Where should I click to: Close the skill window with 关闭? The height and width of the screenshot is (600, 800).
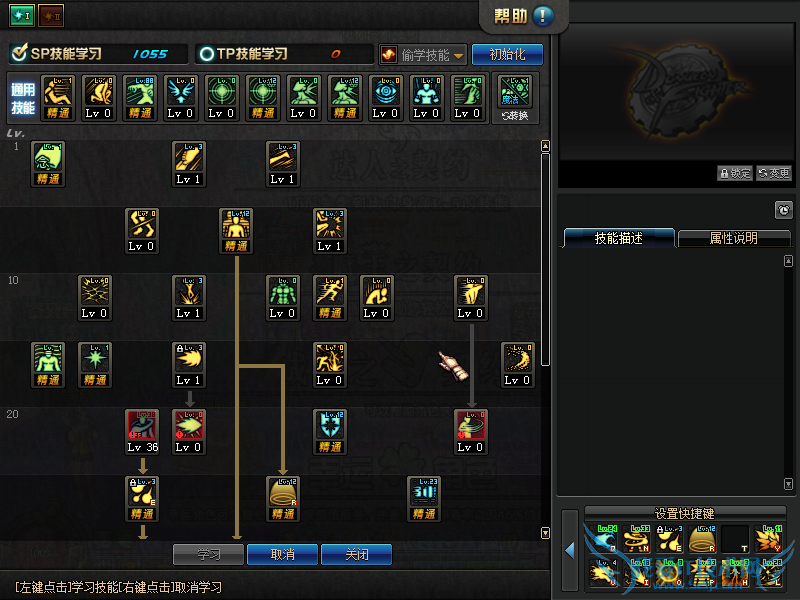coord(356,554)
